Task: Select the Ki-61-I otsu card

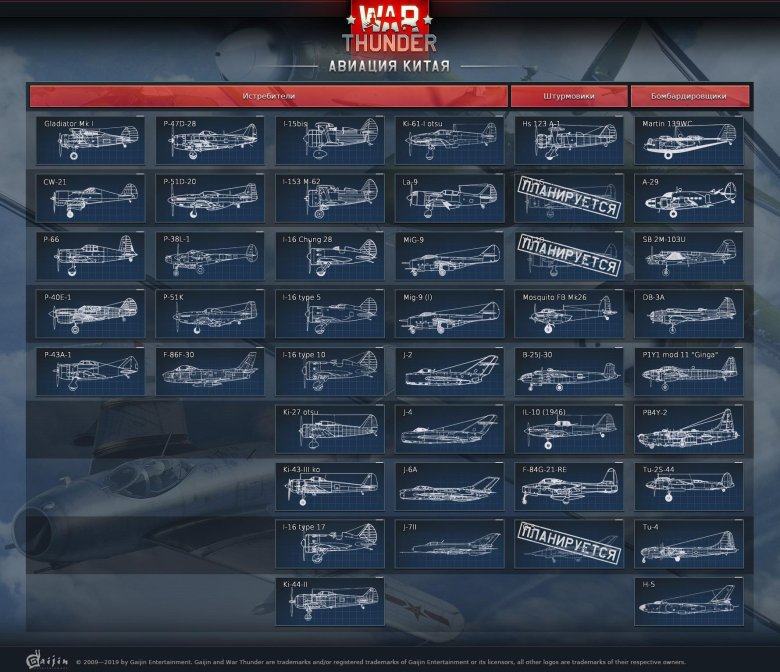Action: [449, 141]
